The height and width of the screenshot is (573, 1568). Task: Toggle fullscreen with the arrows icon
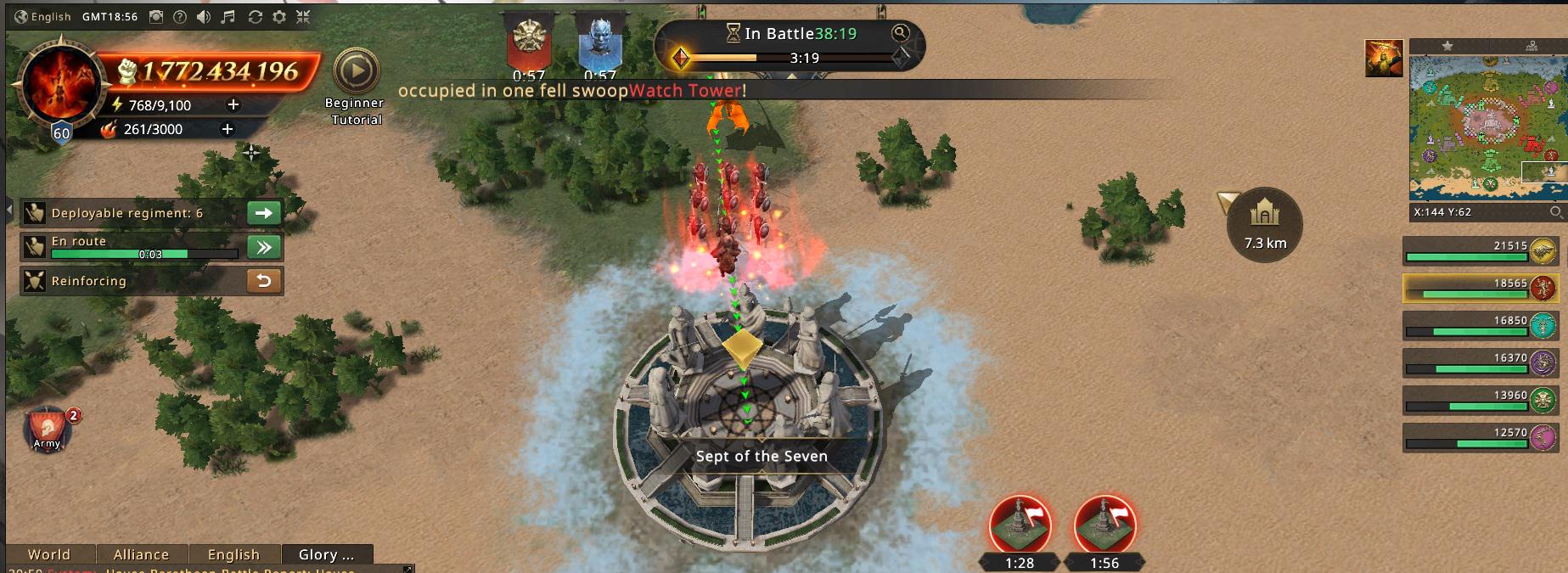(303, 17)
